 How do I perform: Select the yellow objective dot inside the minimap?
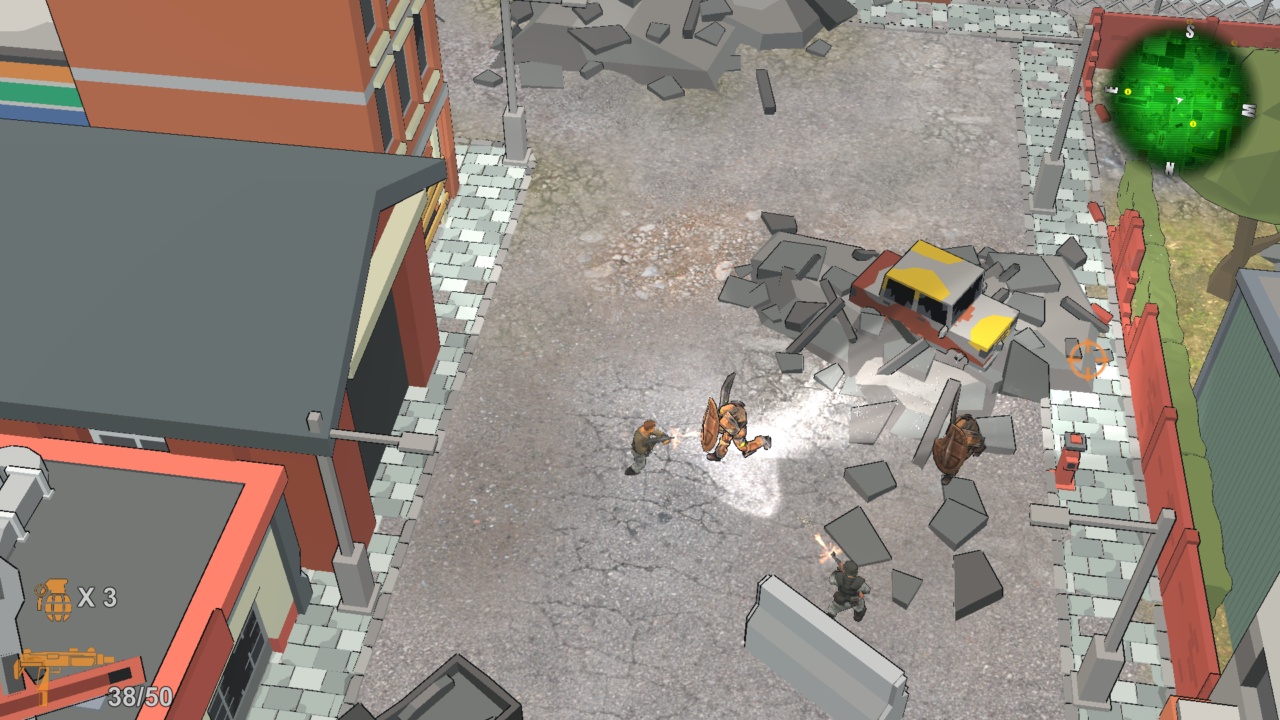pos(1193,124)
